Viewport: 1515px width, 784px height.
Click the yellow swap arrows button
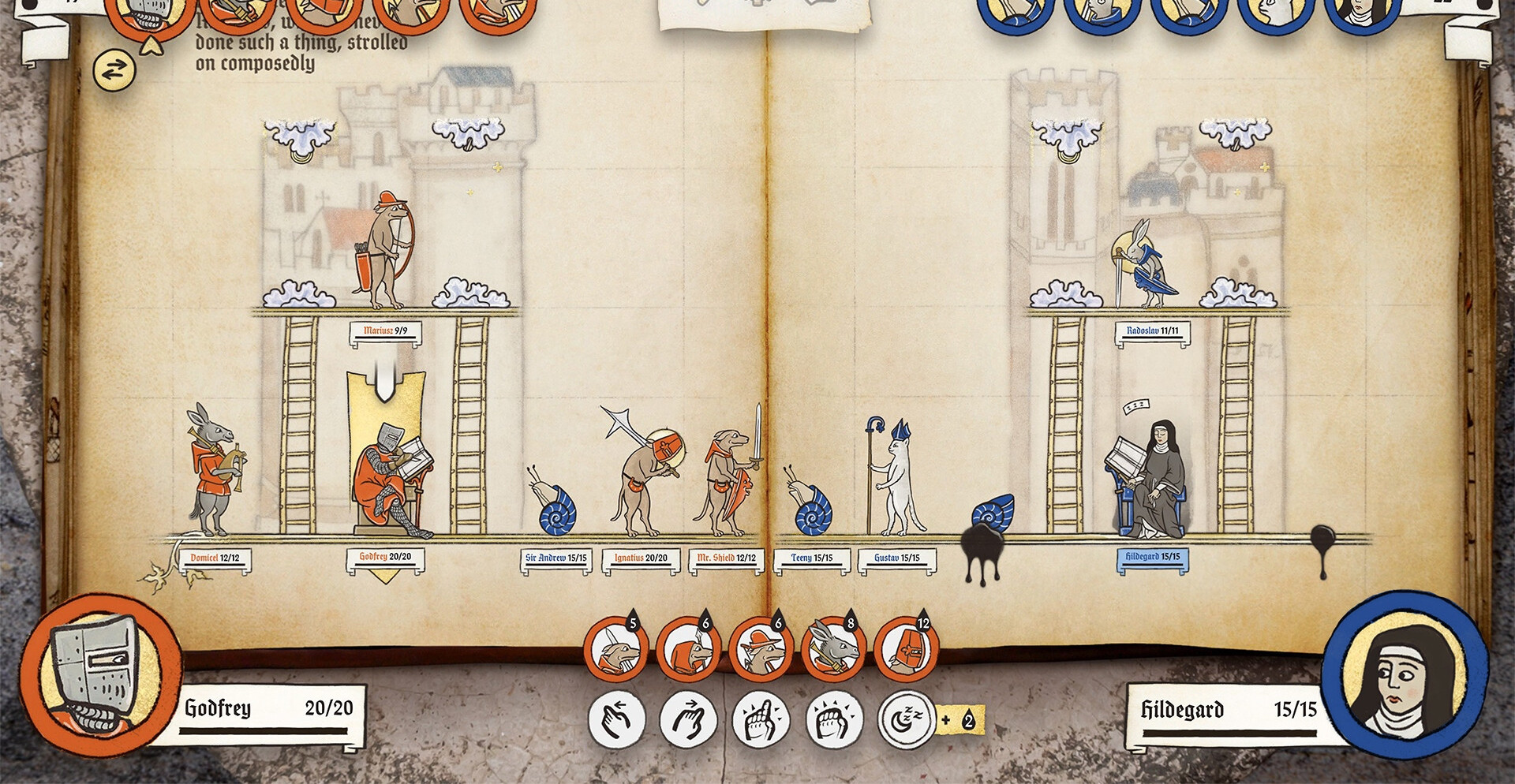coord(114,71)
